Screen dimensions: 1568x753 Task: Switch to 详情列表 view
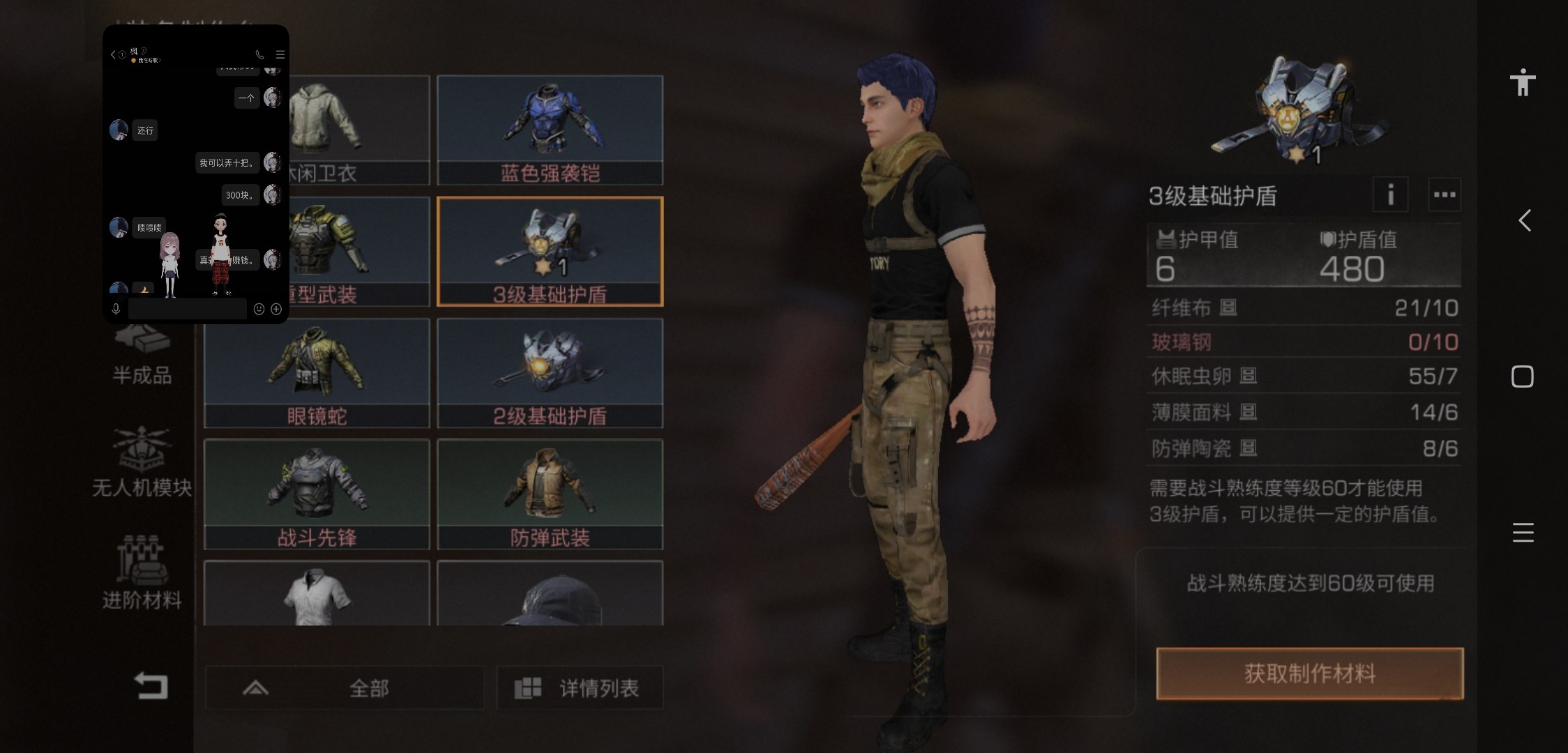(x=579, y=688)
